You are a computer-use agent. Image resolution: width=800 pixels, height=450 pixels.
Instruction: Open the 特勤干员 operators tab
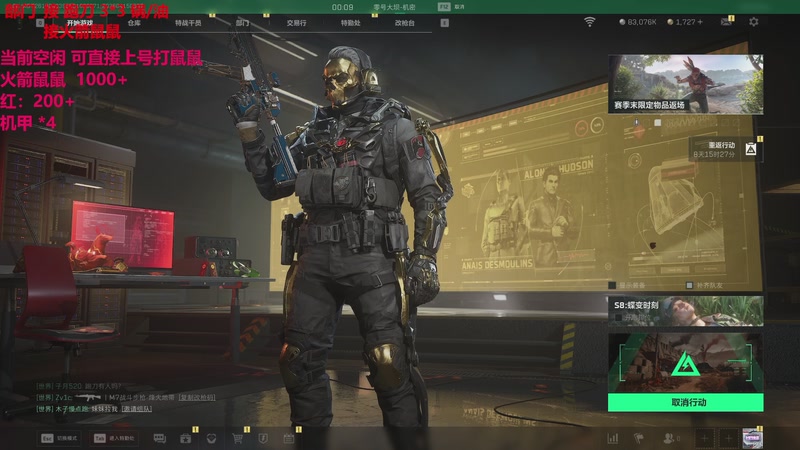tap(187, 21)
